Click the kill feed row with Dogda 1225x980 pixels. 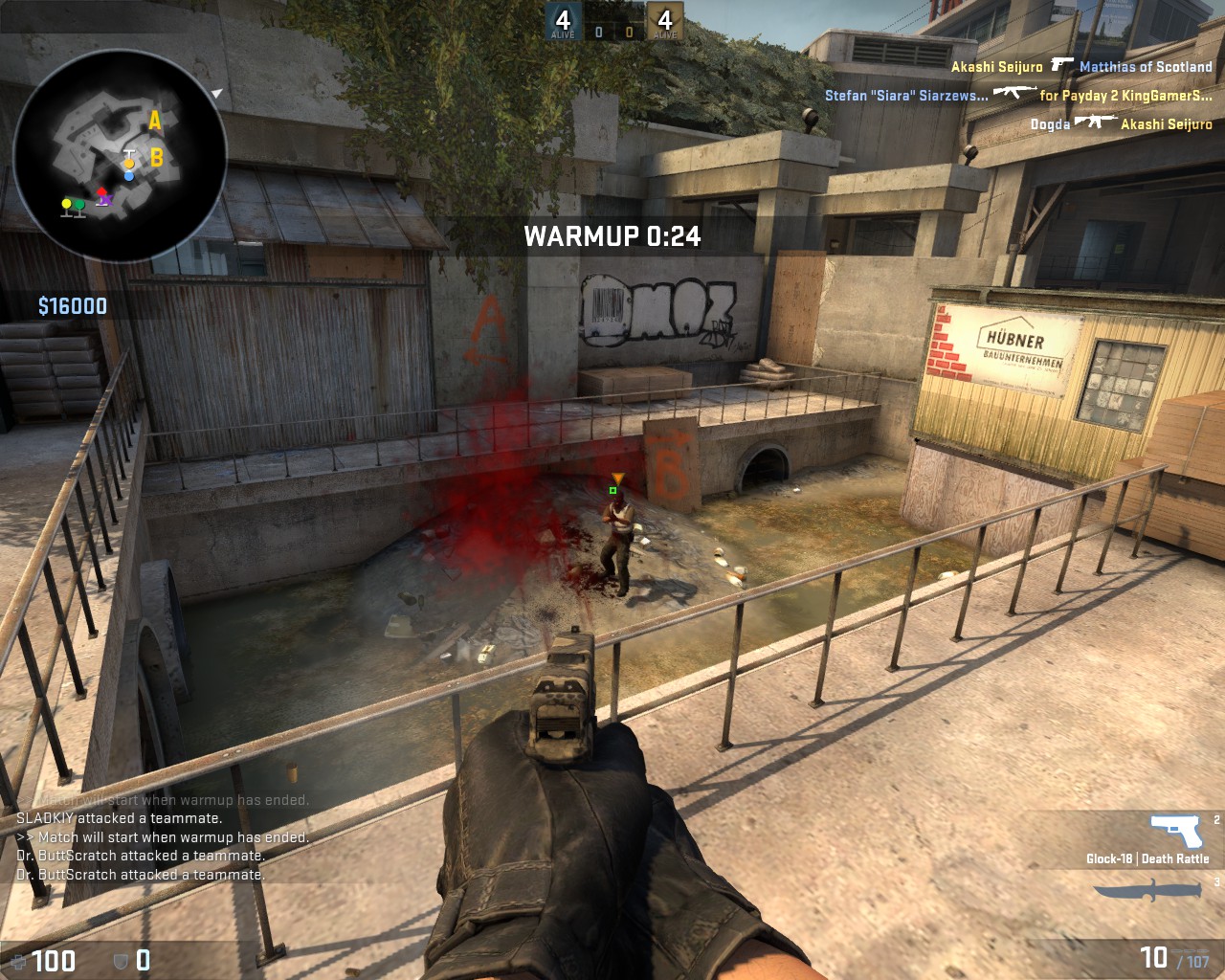(1121, 123)
